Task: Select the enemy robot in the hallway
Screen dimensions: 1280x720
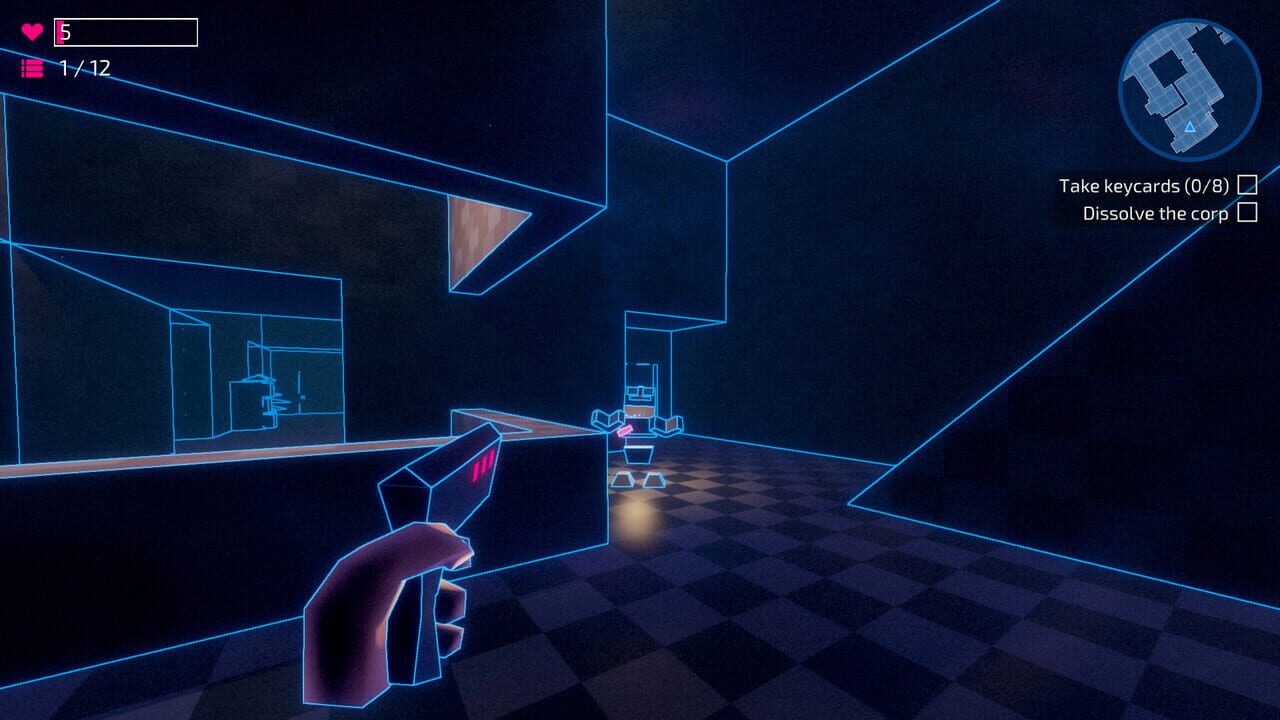Action: click(638, 420)
